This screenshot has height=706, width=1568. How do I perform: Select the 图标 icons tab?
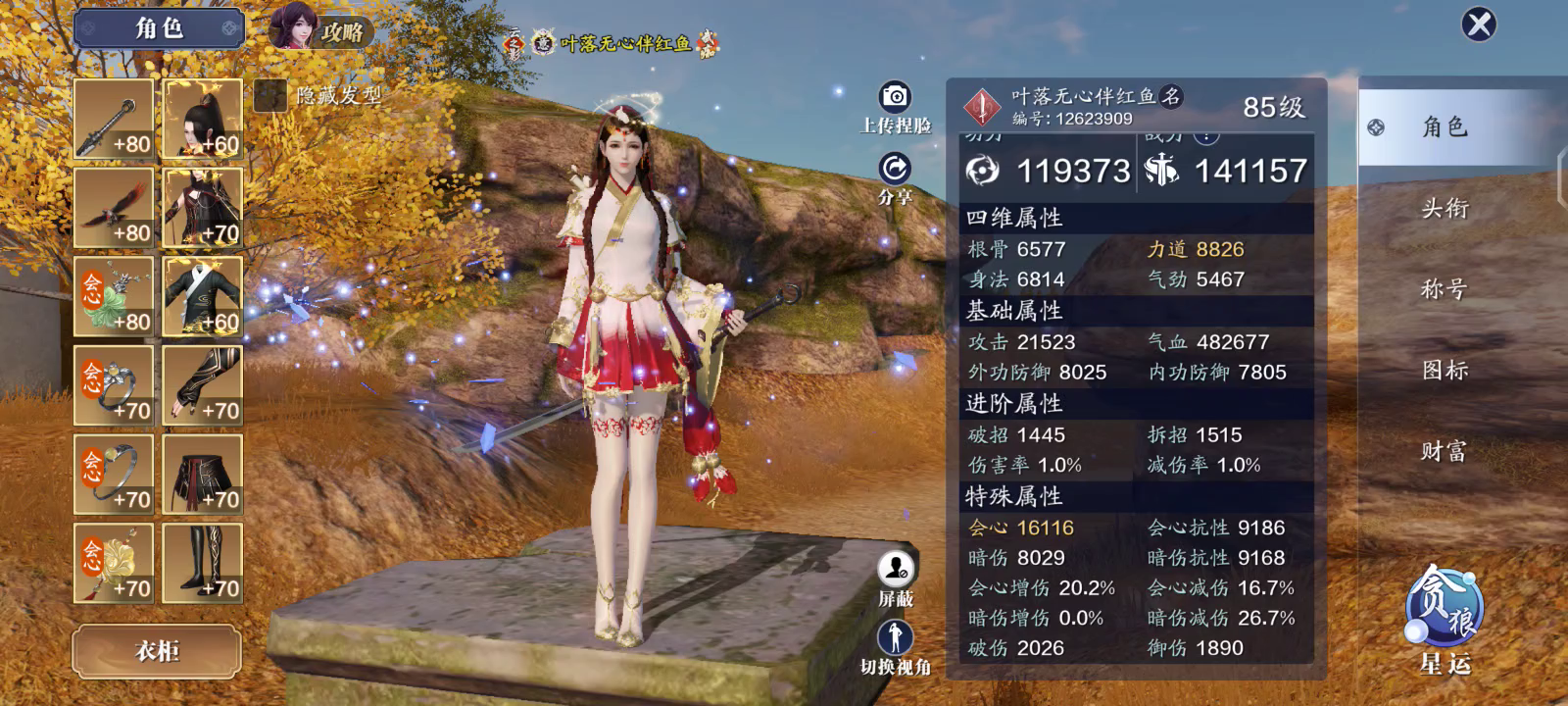pyautogui.click(x=1445, y=370)
